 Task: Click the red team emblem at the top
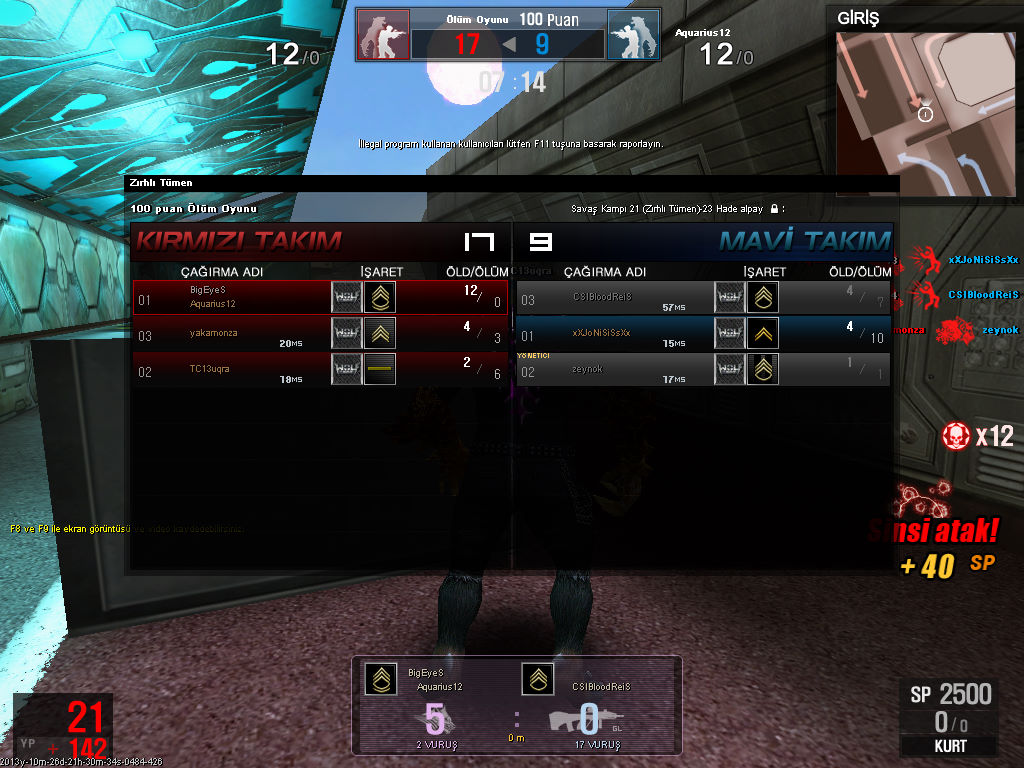click(x=384, y=35)
